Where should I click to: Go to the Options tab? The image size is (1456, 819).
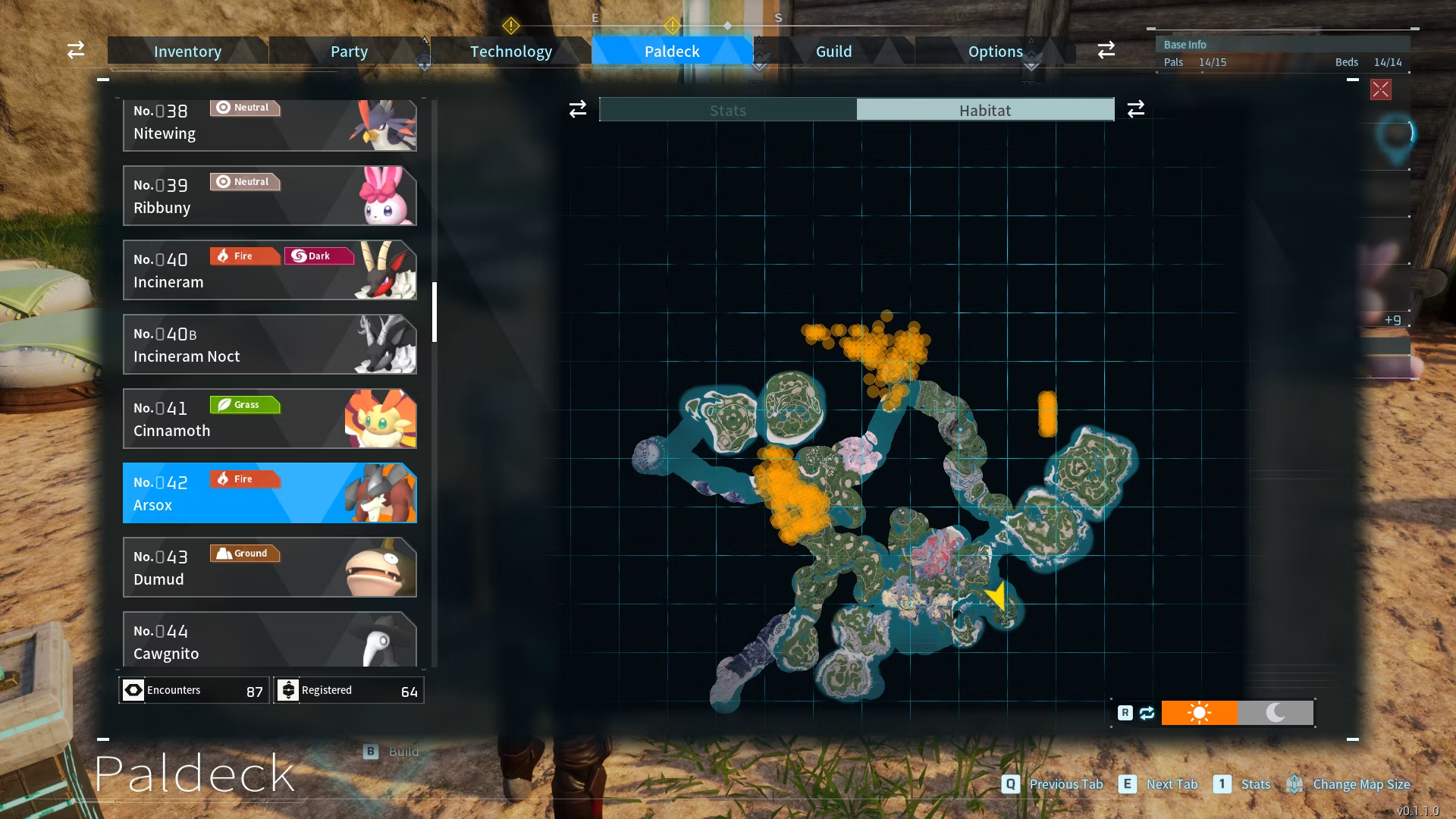click(x=995, y=52)
